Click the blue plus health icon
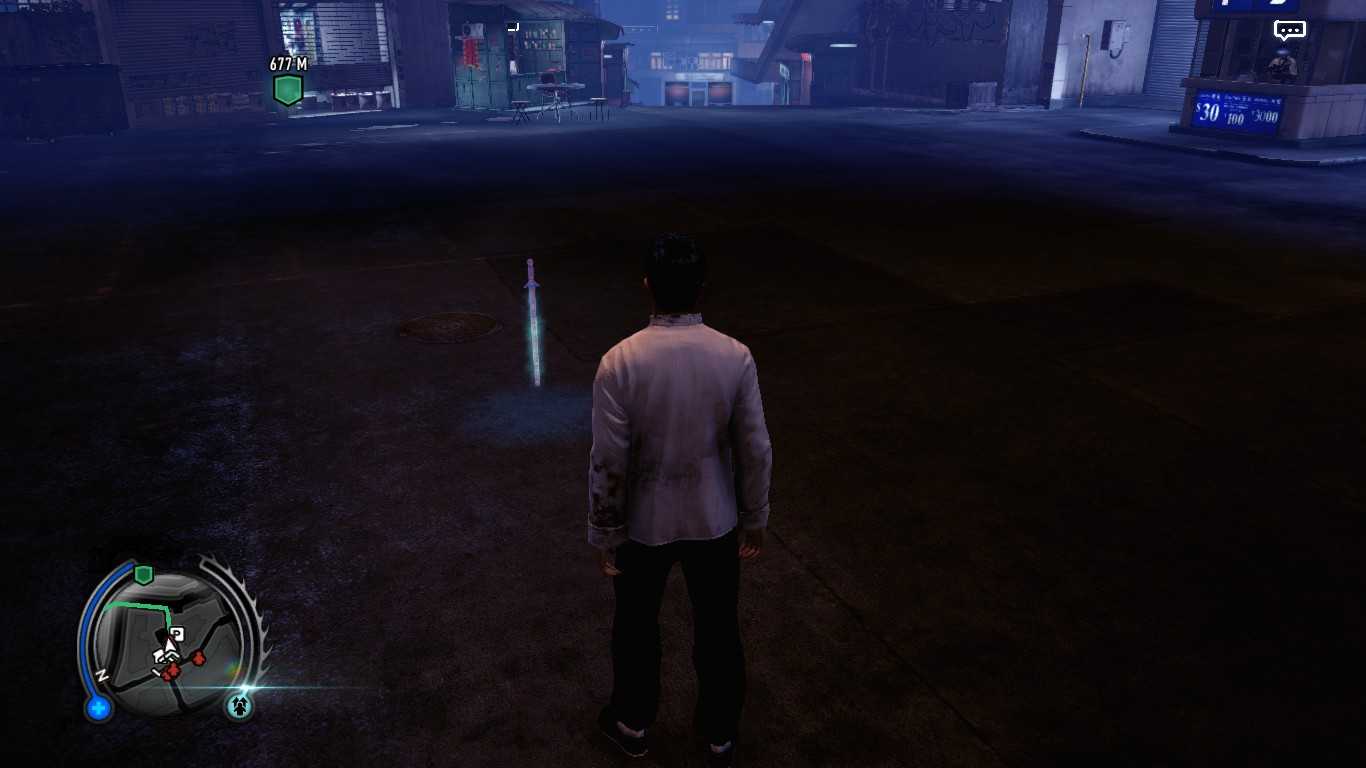The height and width of the screenshot is (768, 1366). [x=98, y=709]
